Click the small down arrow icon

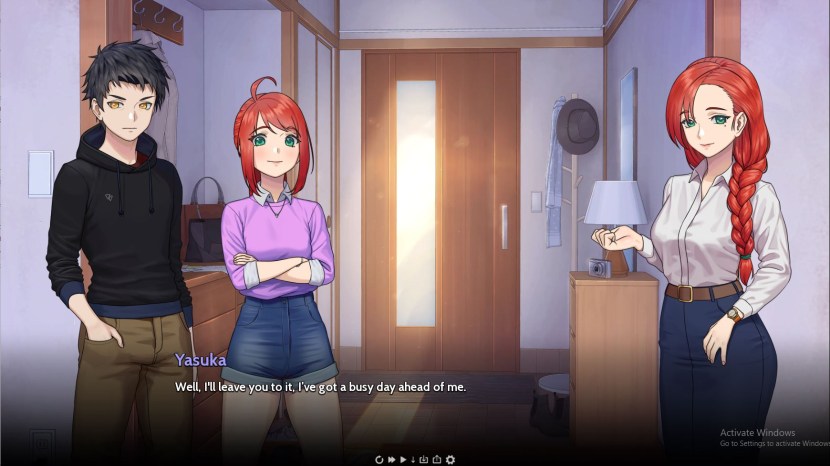click(413, 459)
